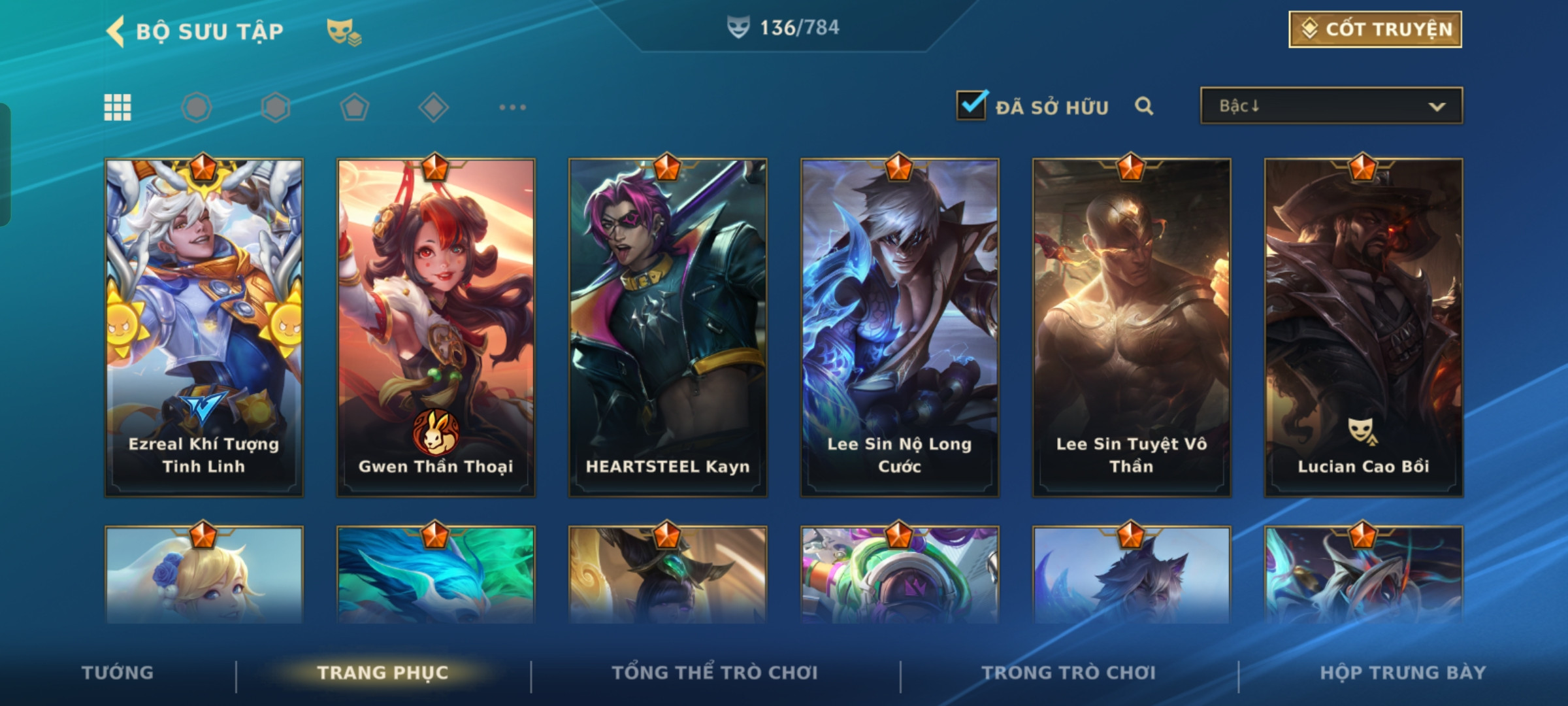The image size is (1568, 706).
Task: Toggle the Đã Sở Hữu checkbox
Action: click(972, 105)
